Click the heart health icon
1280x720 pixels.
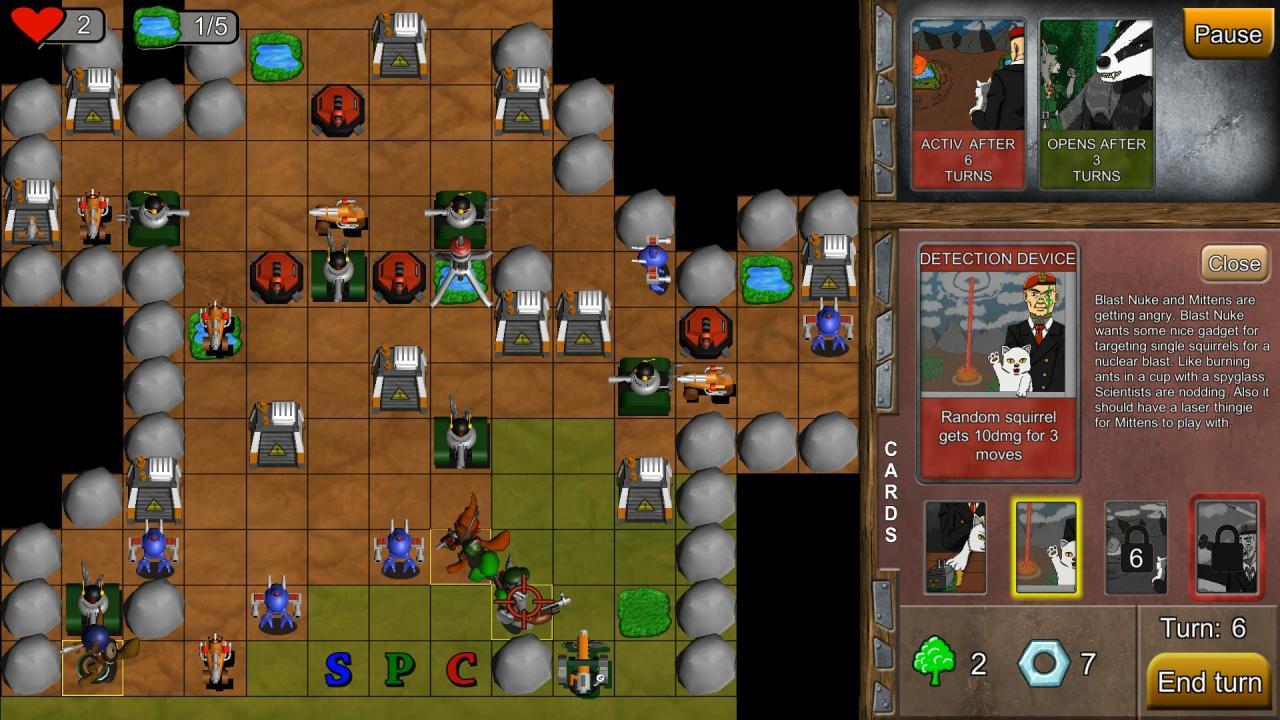(38, 22)
